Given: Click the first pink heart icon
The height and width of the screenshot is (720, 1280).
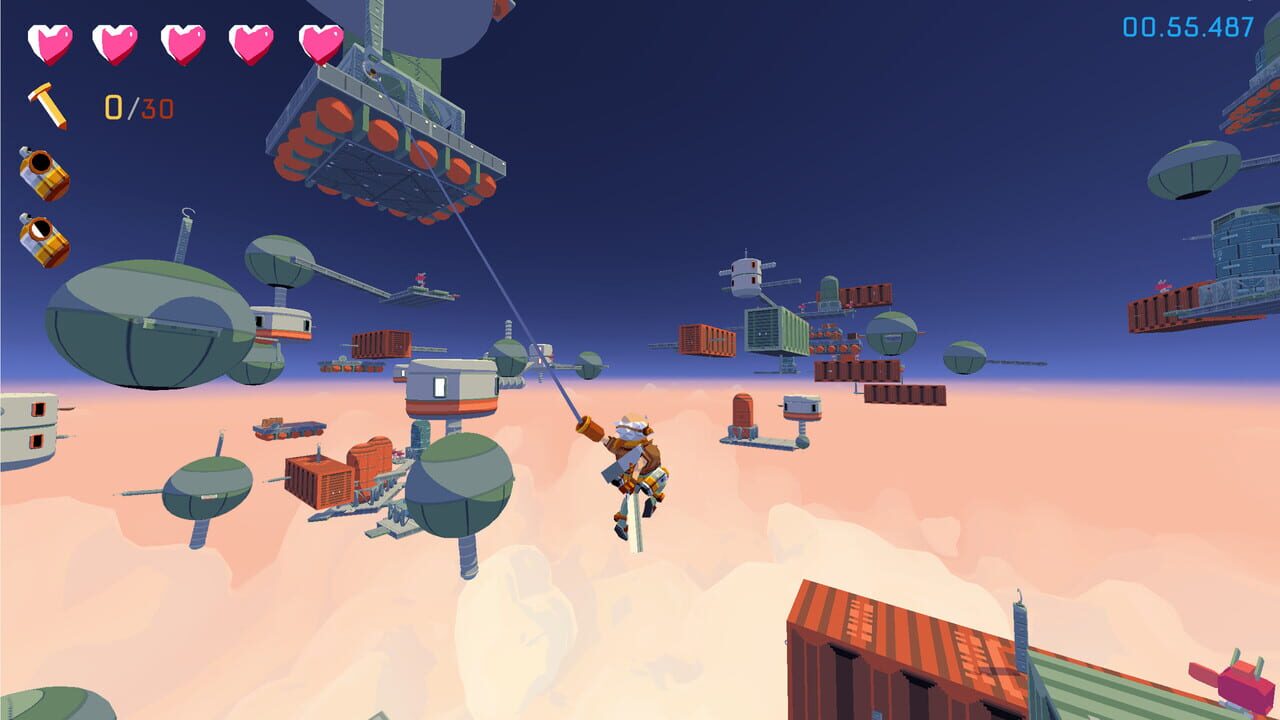Looking at the screenshot, I should 48,42.
